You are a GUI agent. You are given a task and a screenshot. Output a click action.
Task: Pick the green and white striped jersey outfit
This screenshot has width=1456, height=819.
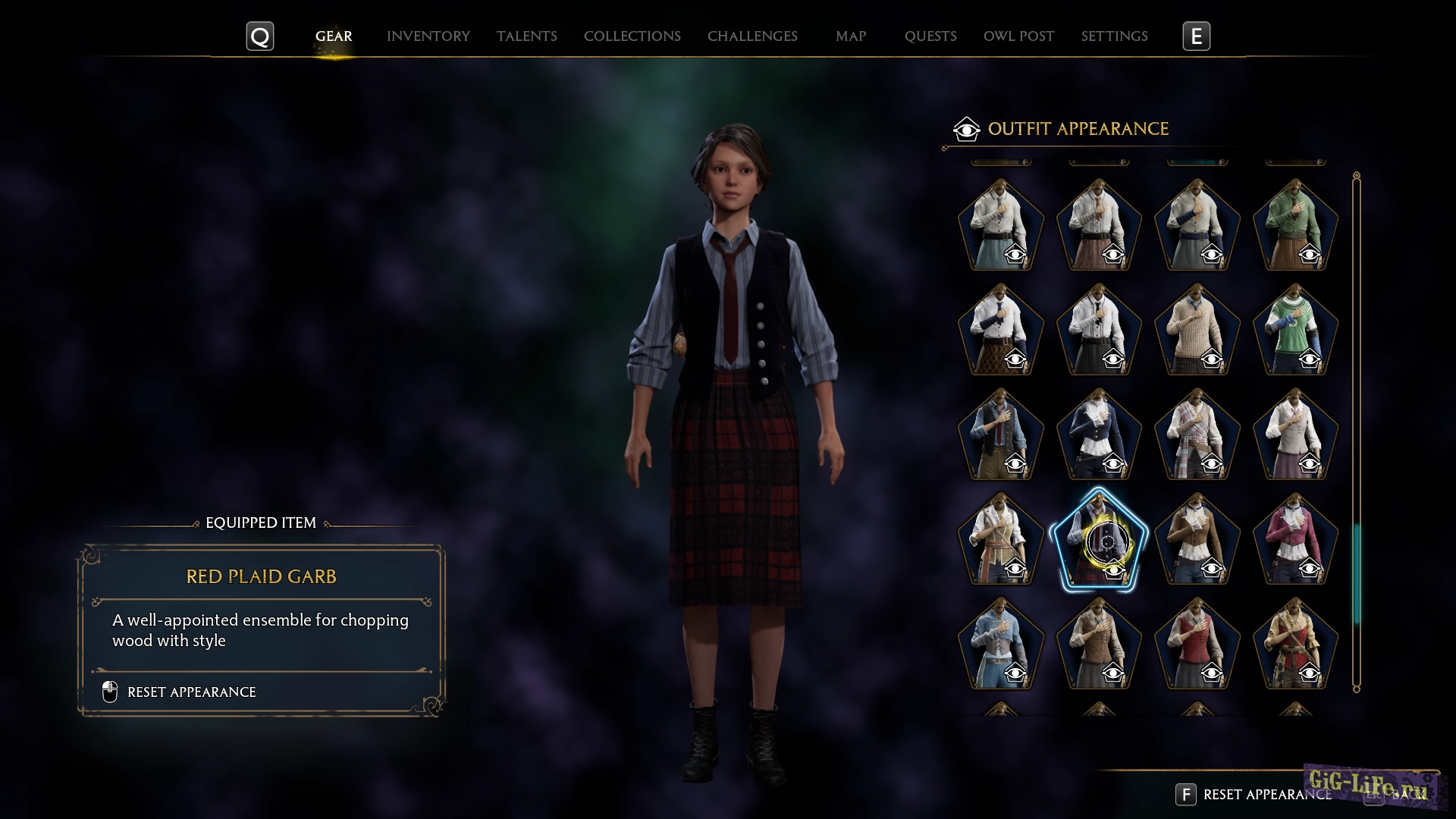click(1295, 330)
